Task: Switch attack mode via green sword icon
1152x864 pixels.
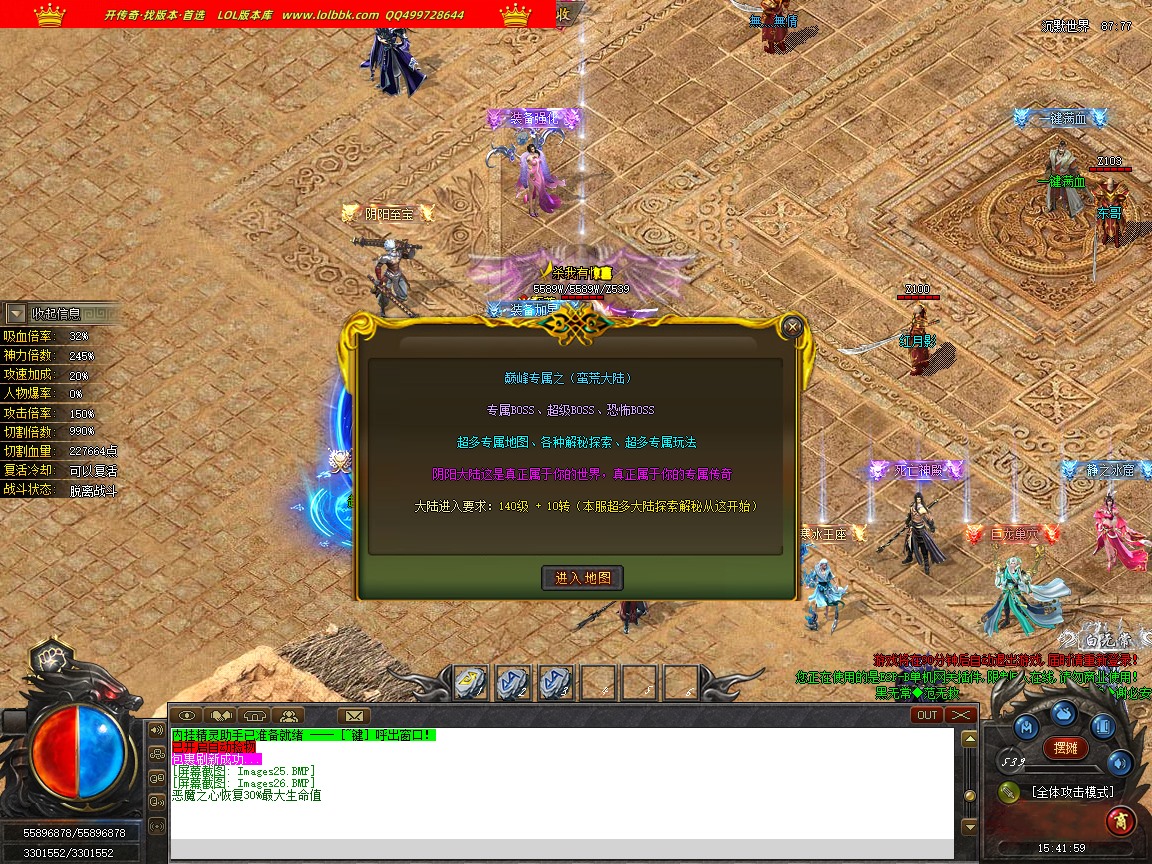Action: (1008, 792)
